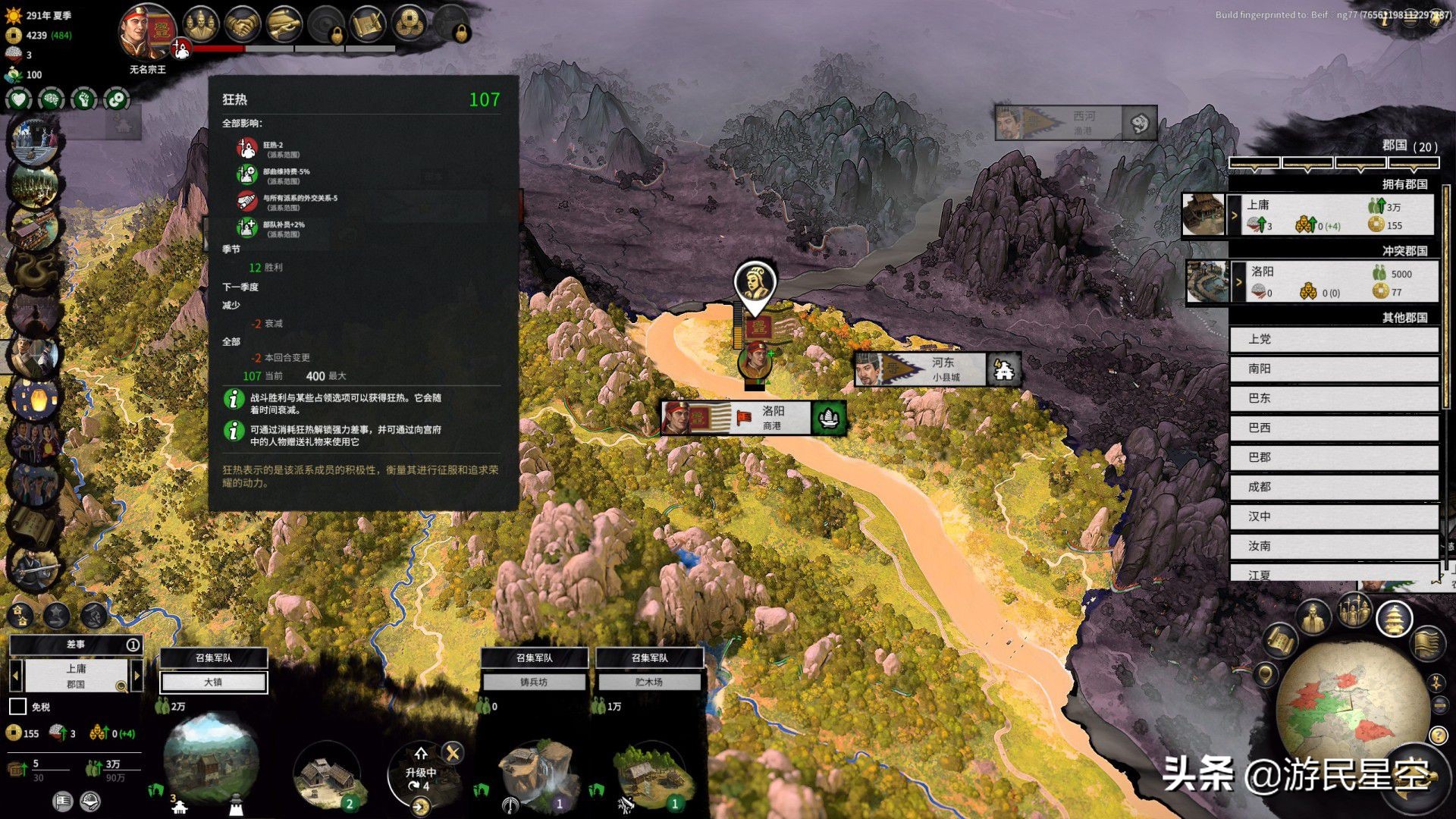
Task: Open the help question mark button
Action: (x=1438, y=735)
